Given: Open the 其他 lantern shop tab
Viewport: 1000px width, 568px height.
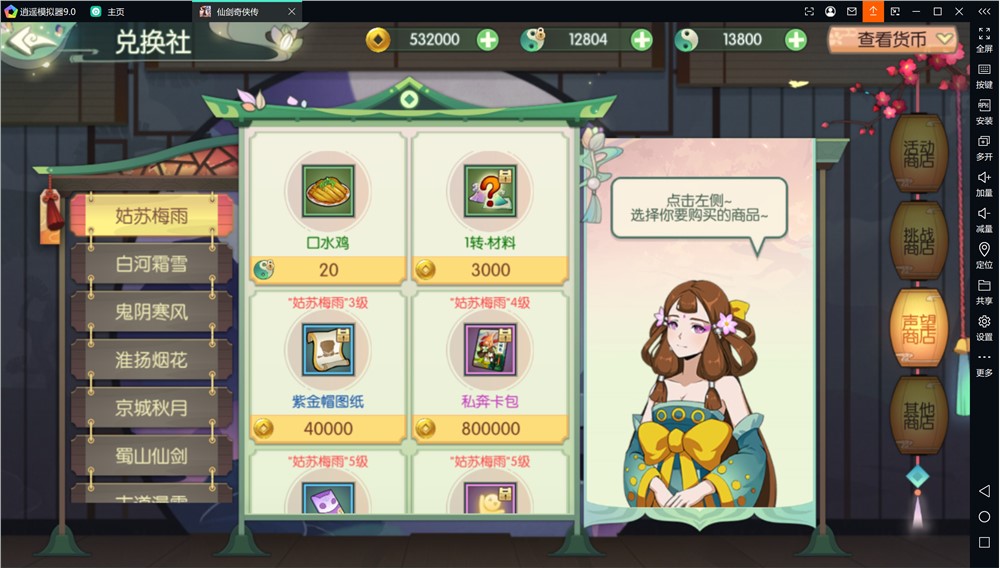Looking at the screenshot, I should 918,415.
